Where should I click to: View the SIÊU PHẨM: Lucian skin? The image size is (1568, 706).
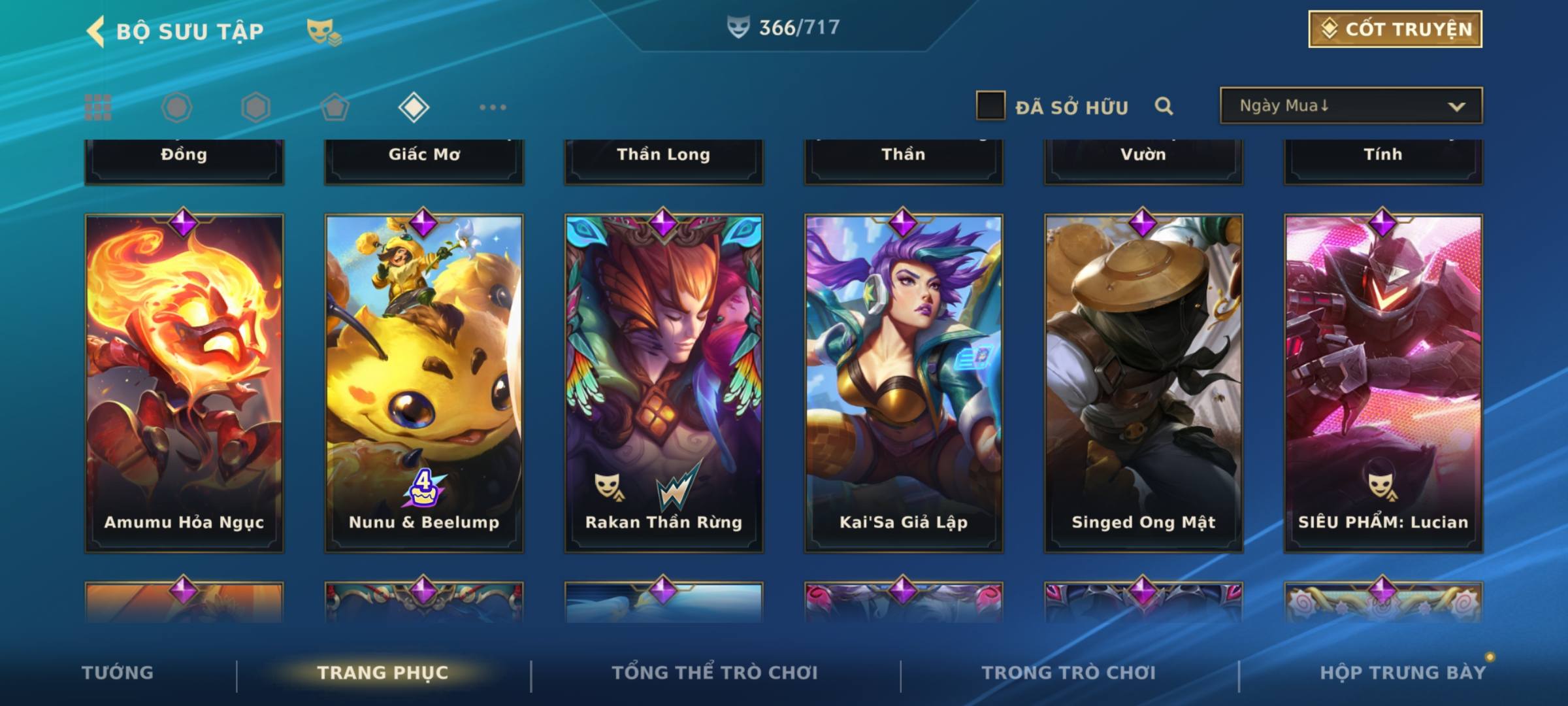[1383, 382]
